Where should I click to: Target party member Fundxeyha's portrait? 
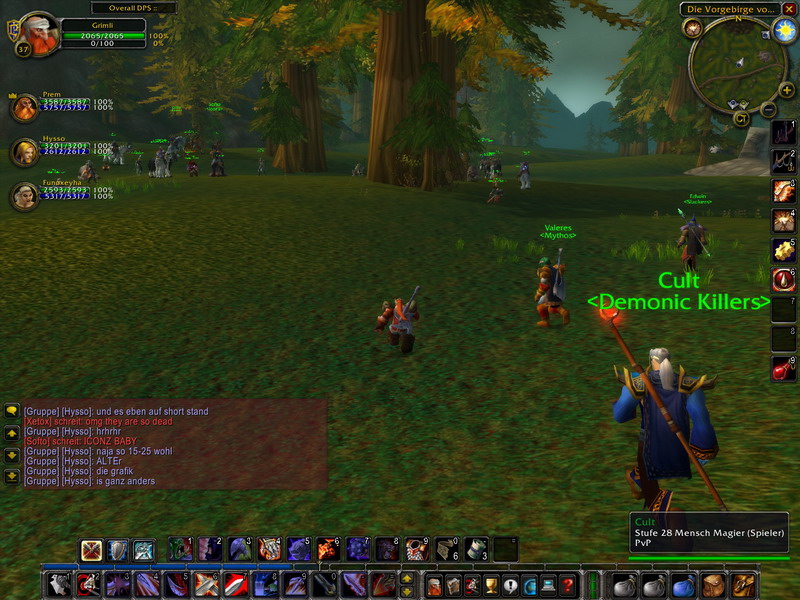coord(24,196)
